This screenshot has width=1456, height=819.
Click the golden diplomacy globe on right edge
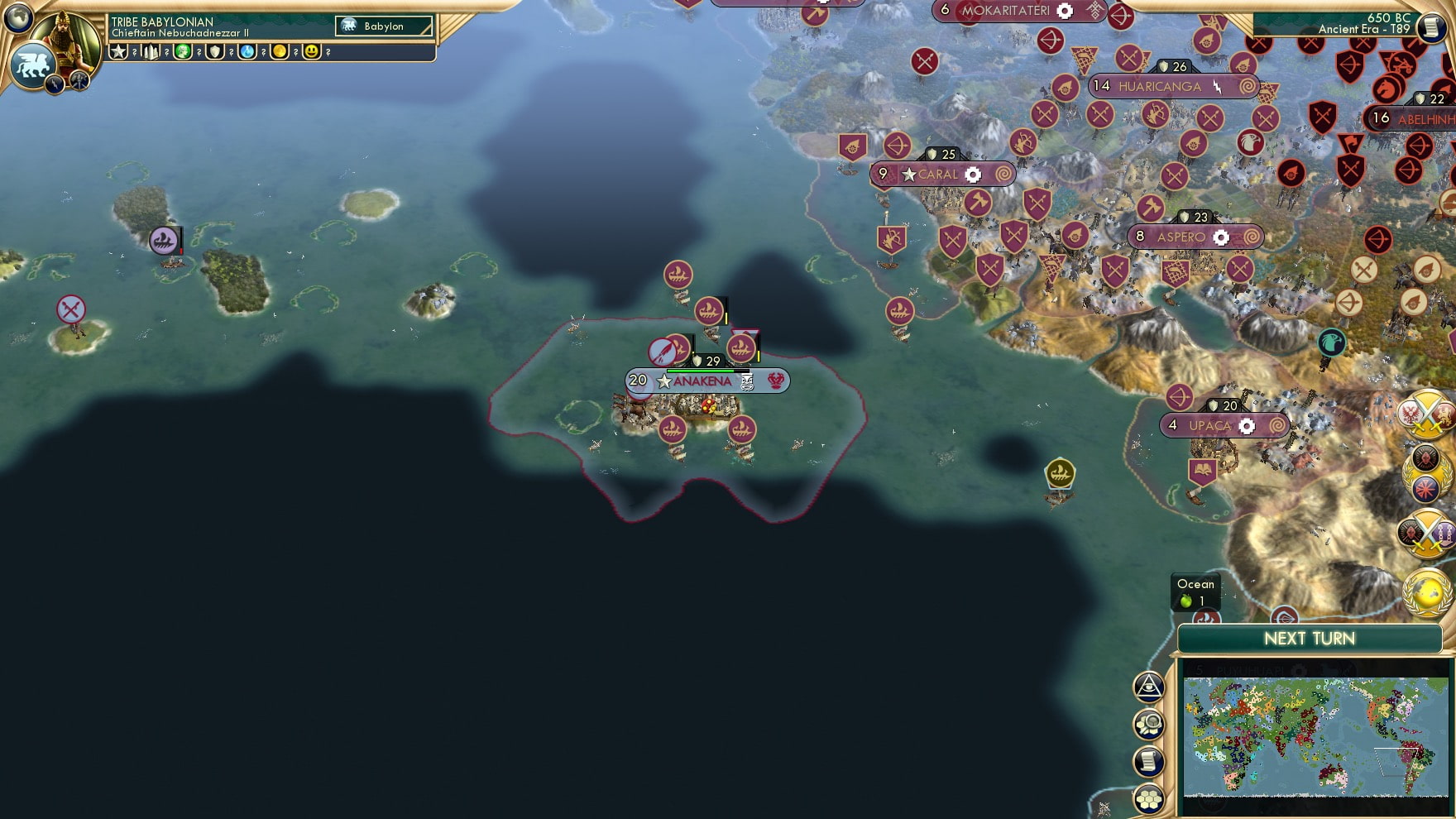coord(1428,589)
